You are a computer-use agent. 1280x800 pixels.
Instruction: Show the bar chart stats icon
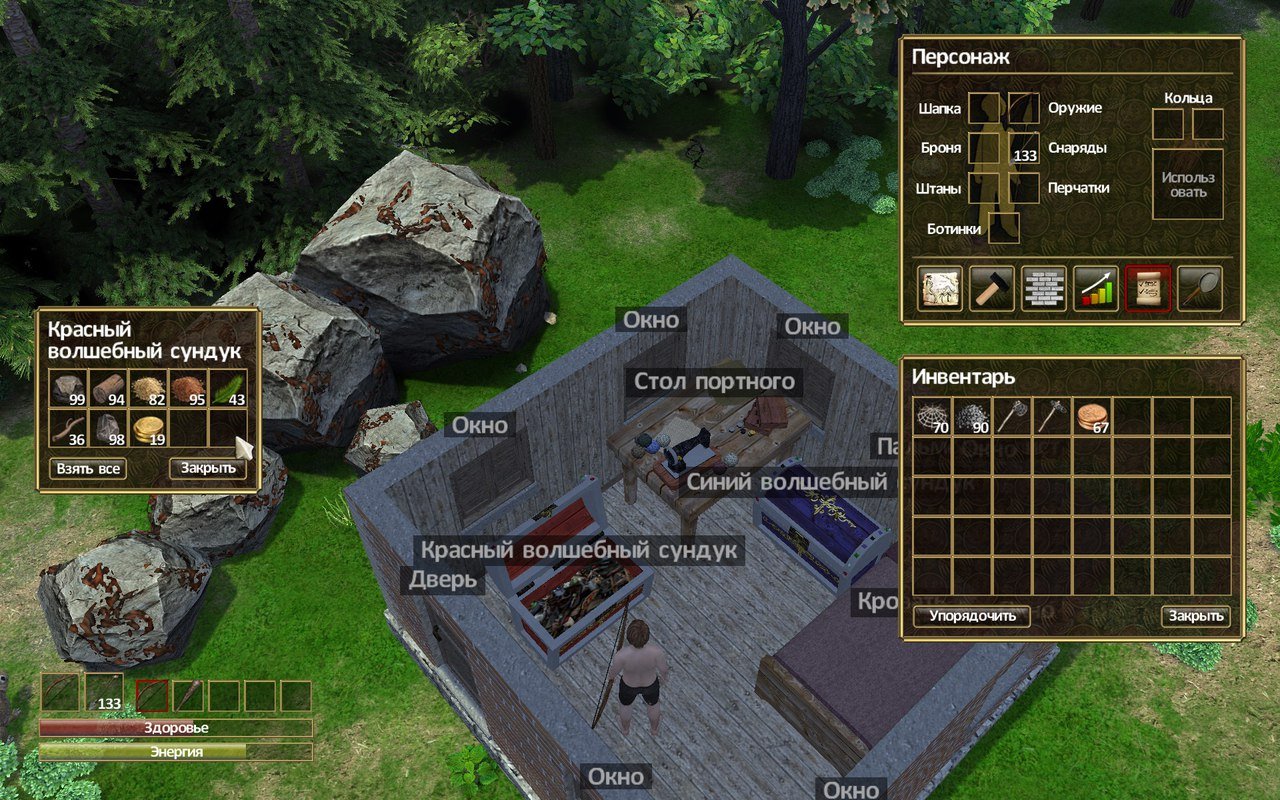(x=1096, y=289)
